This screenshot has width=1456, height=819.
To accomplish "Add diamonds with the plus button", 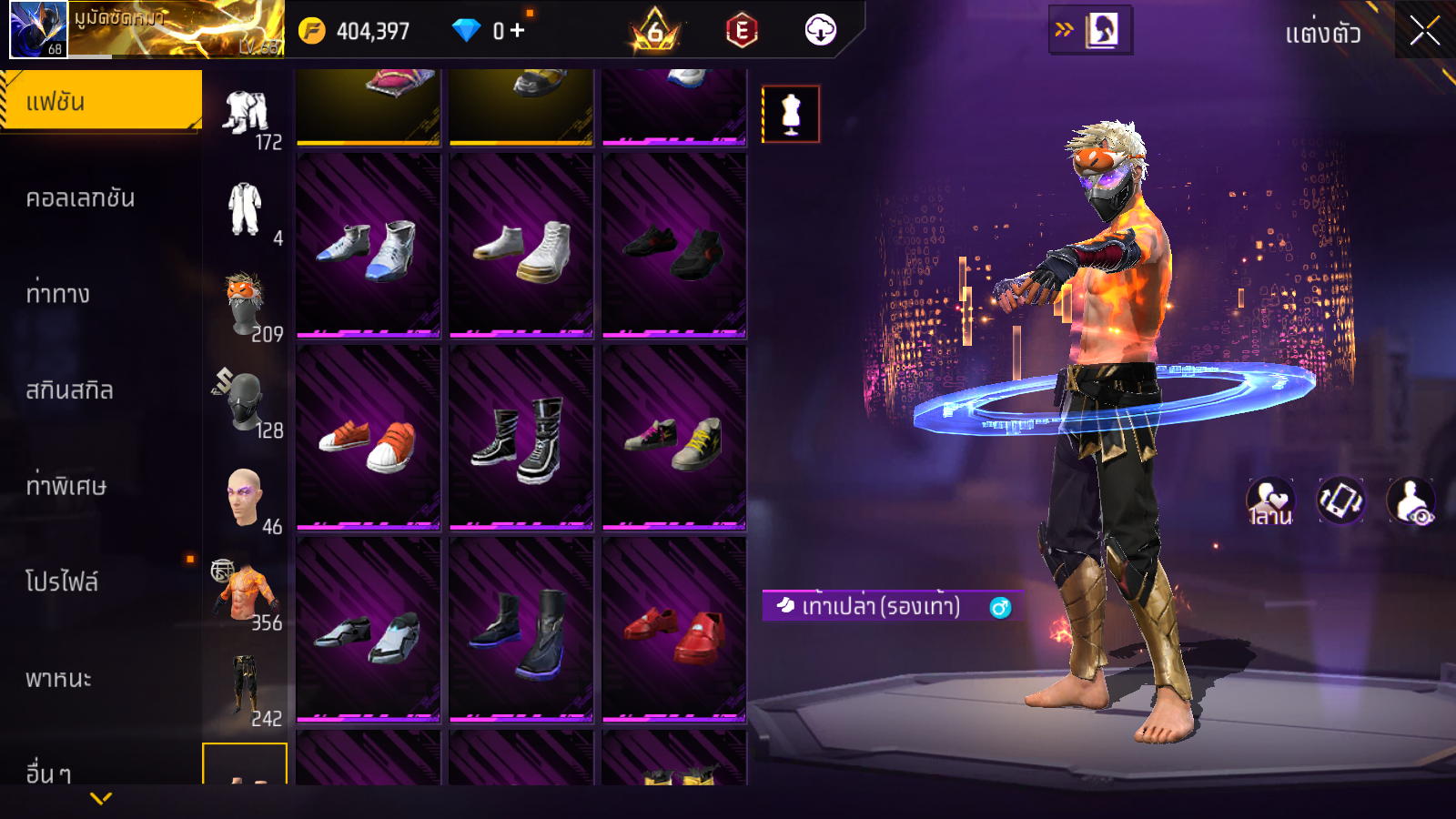I will tap(518, 31).
